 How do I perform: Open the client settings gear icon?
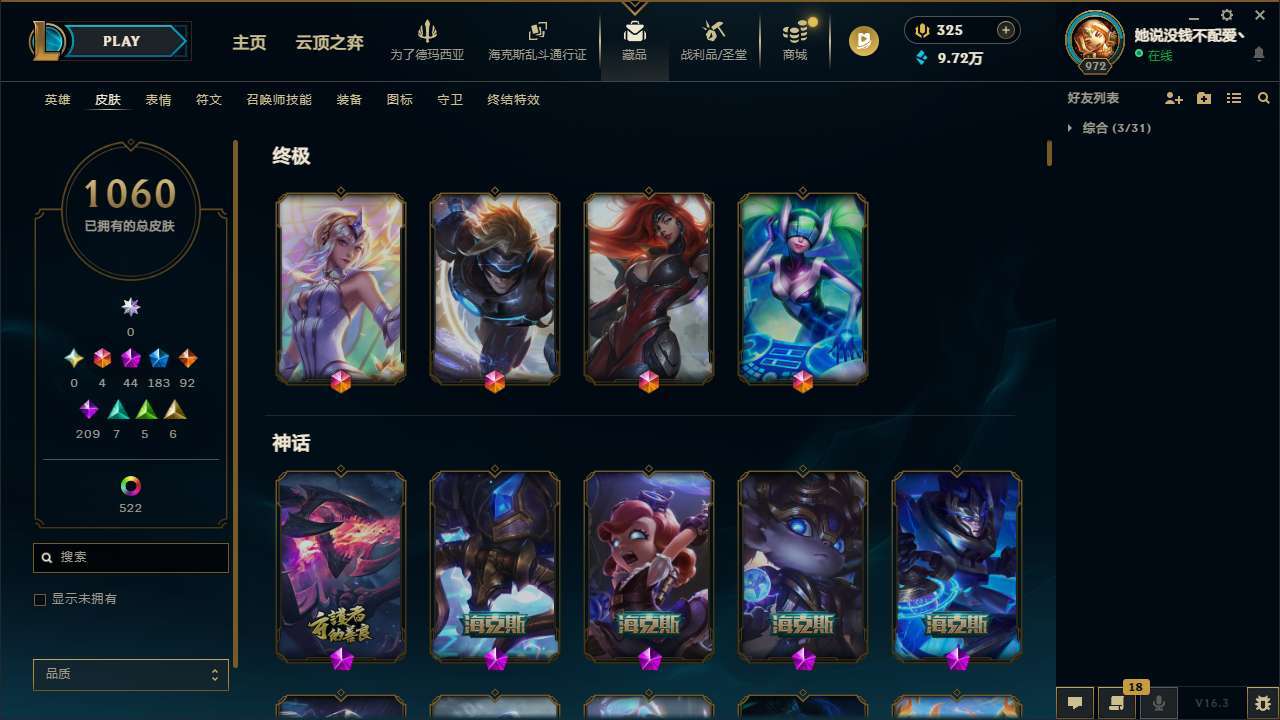[x=1226, y=15]
